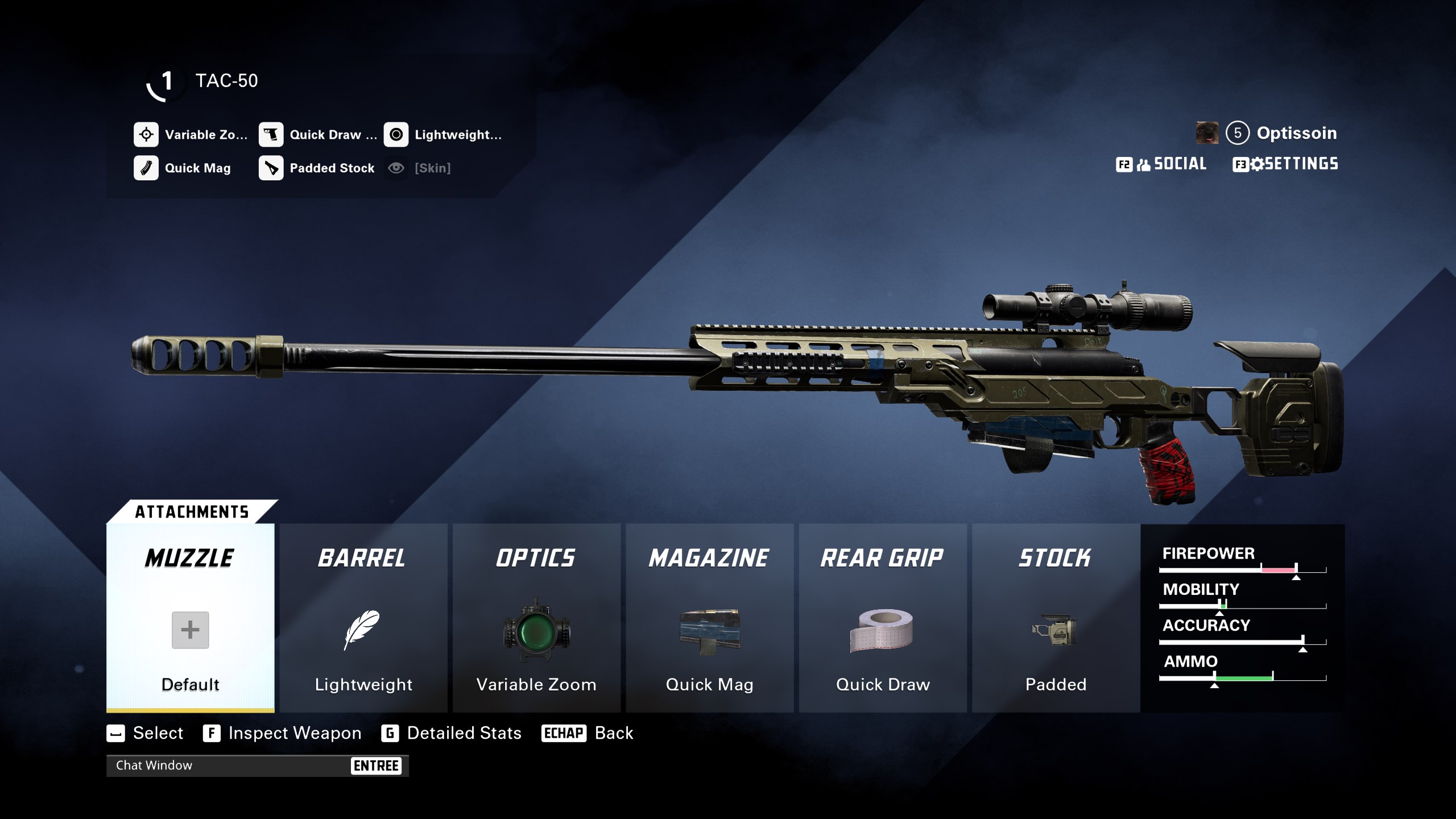Toggle the Skin visibility eye icon
The width and height of the screenshot is (1456, 819).
tap(396, 168)
